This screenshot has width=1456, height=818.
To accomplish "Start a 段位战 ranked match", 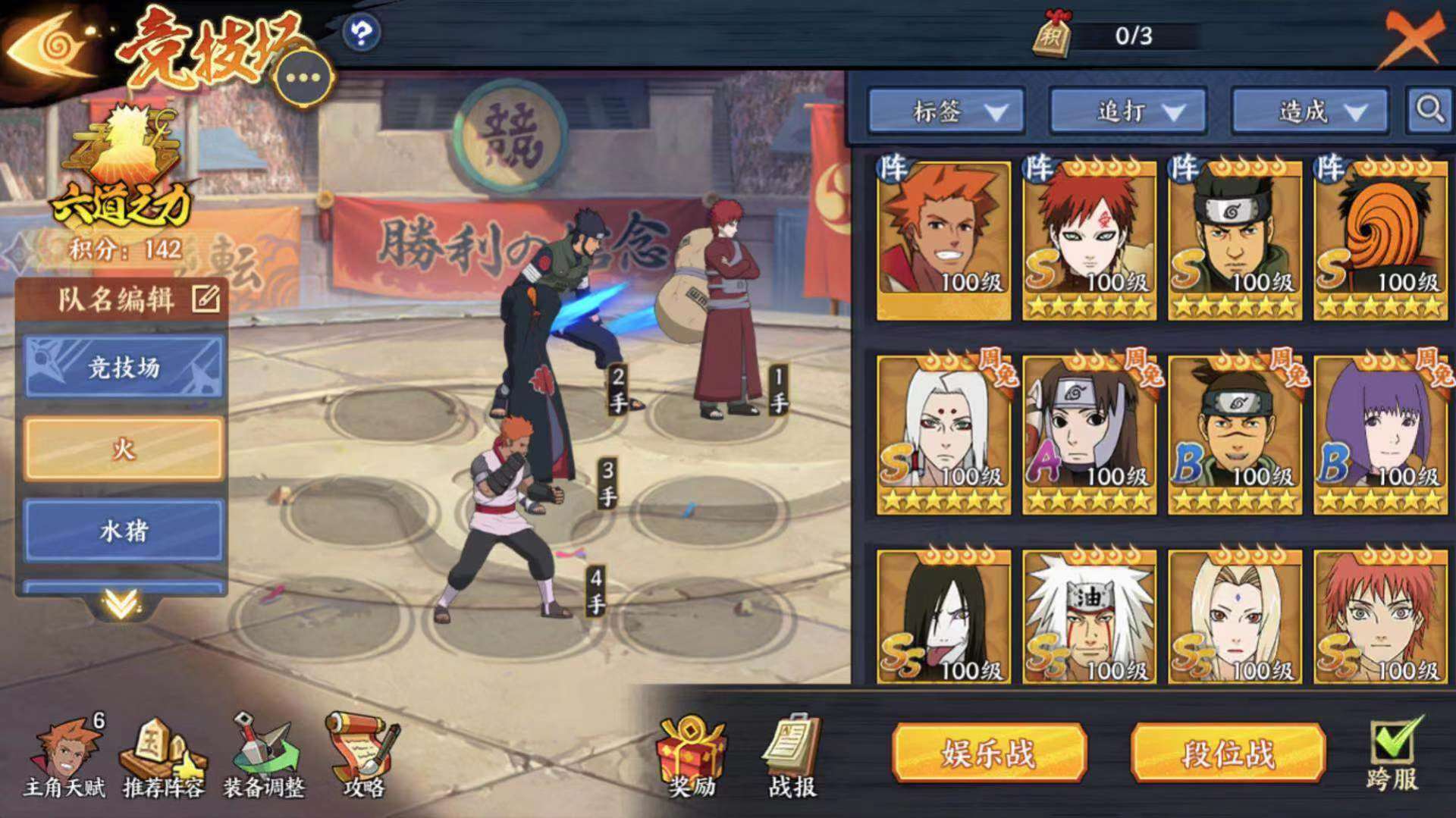I will 1228,753.
